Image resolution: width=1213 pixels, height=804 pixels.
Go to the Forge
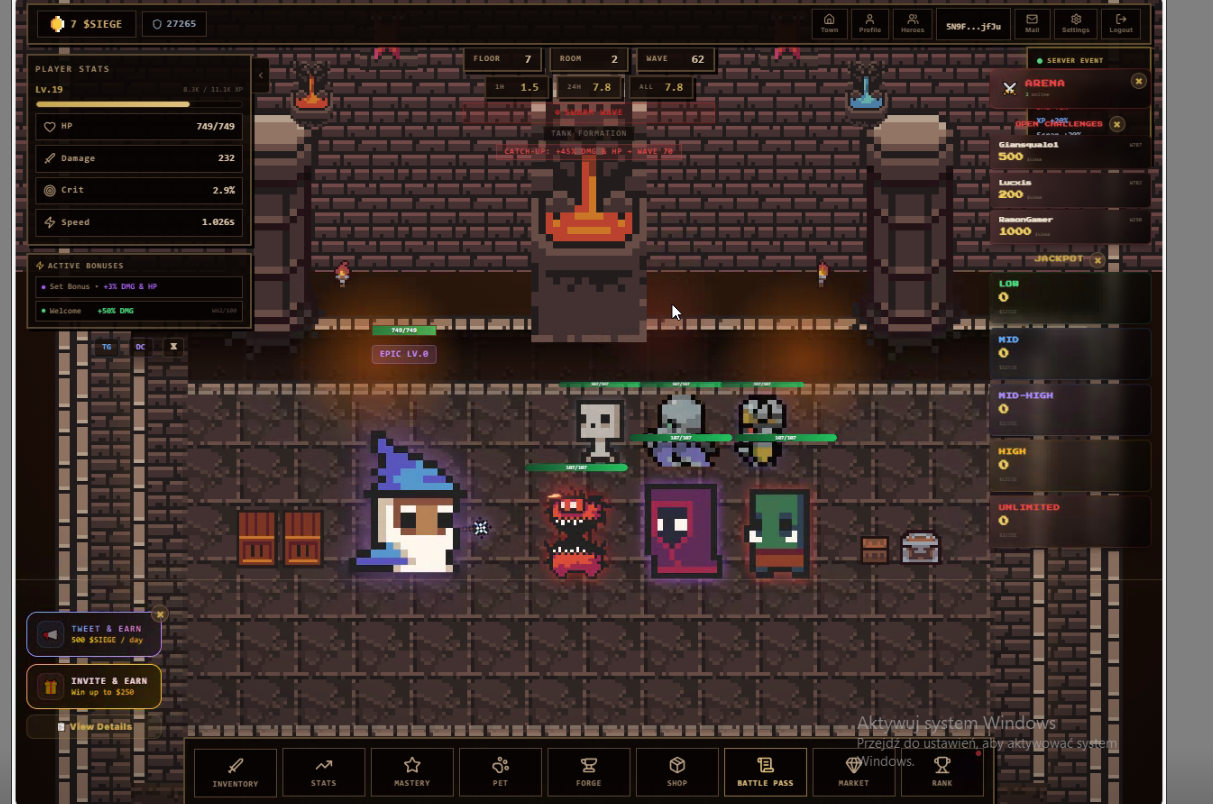click(x=588, y=772)
